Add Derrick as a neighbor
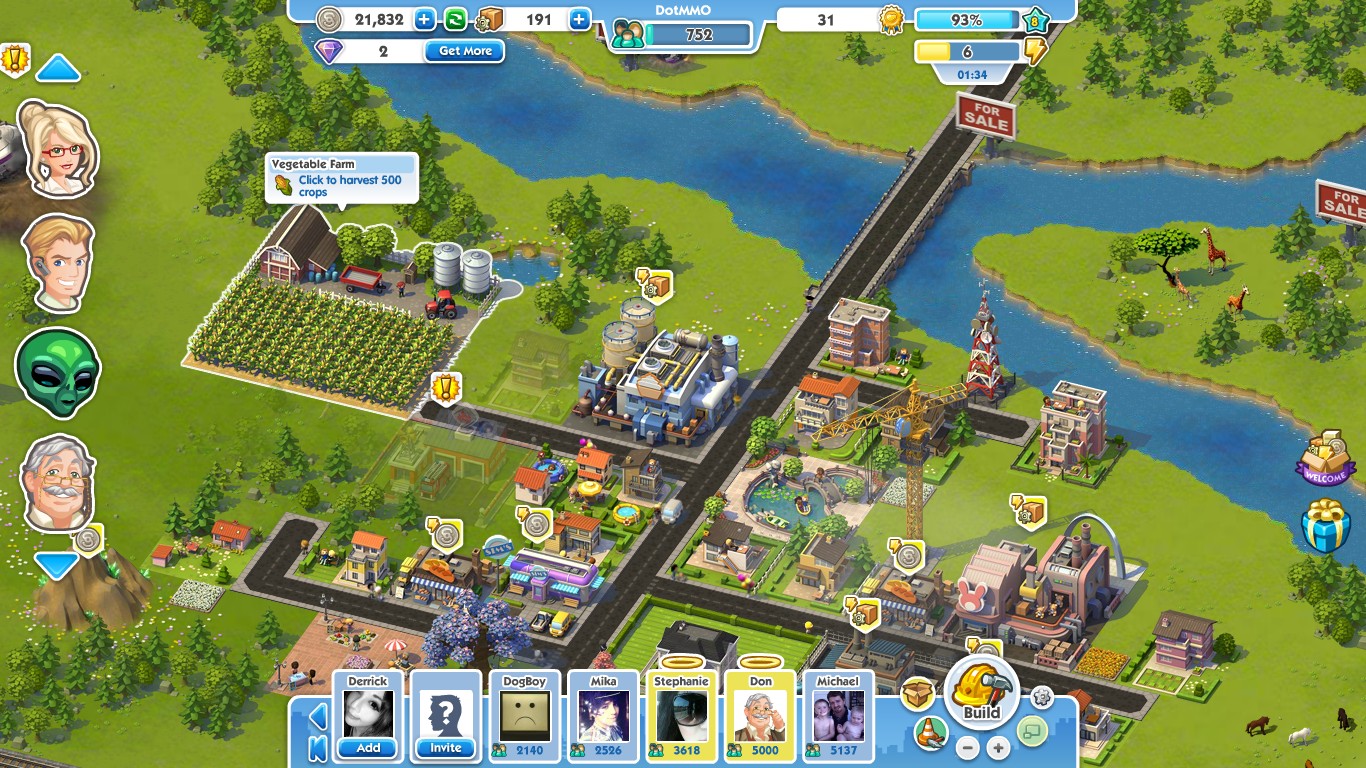Viewport: 1366px width, 768px height. point(369,747)
